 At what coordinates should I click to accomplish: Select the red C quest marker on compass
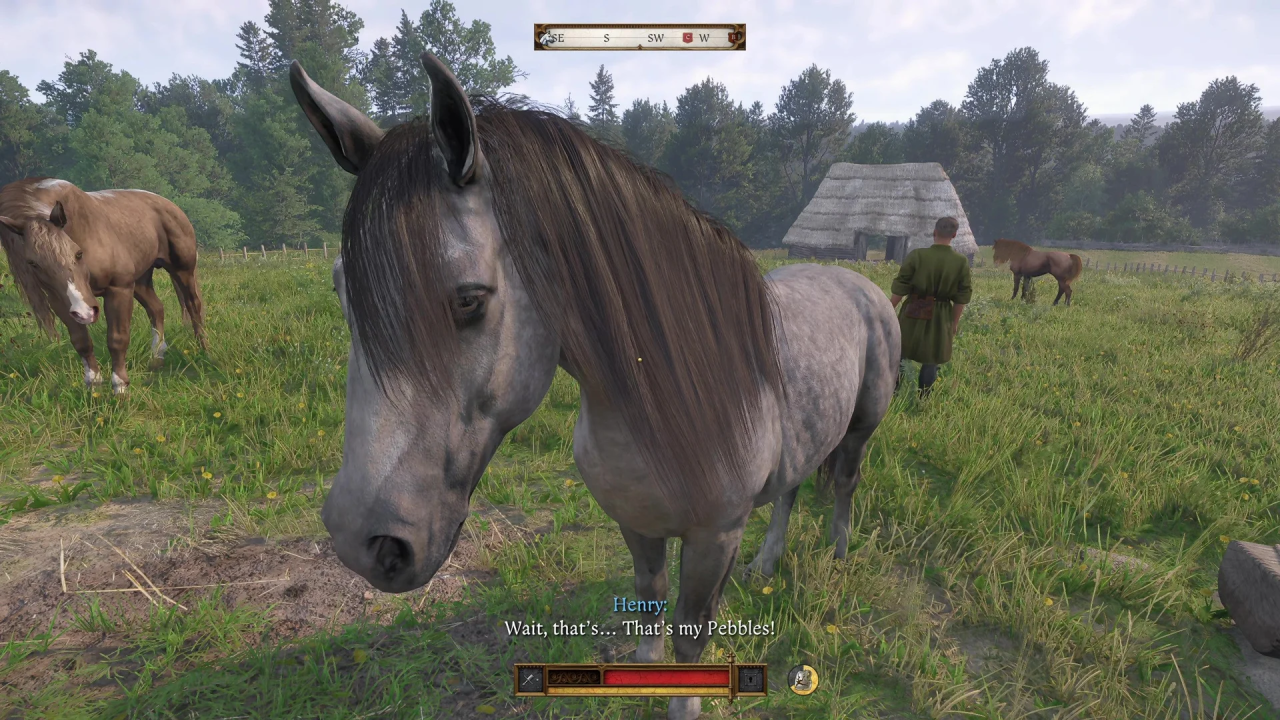pos(687,38)
